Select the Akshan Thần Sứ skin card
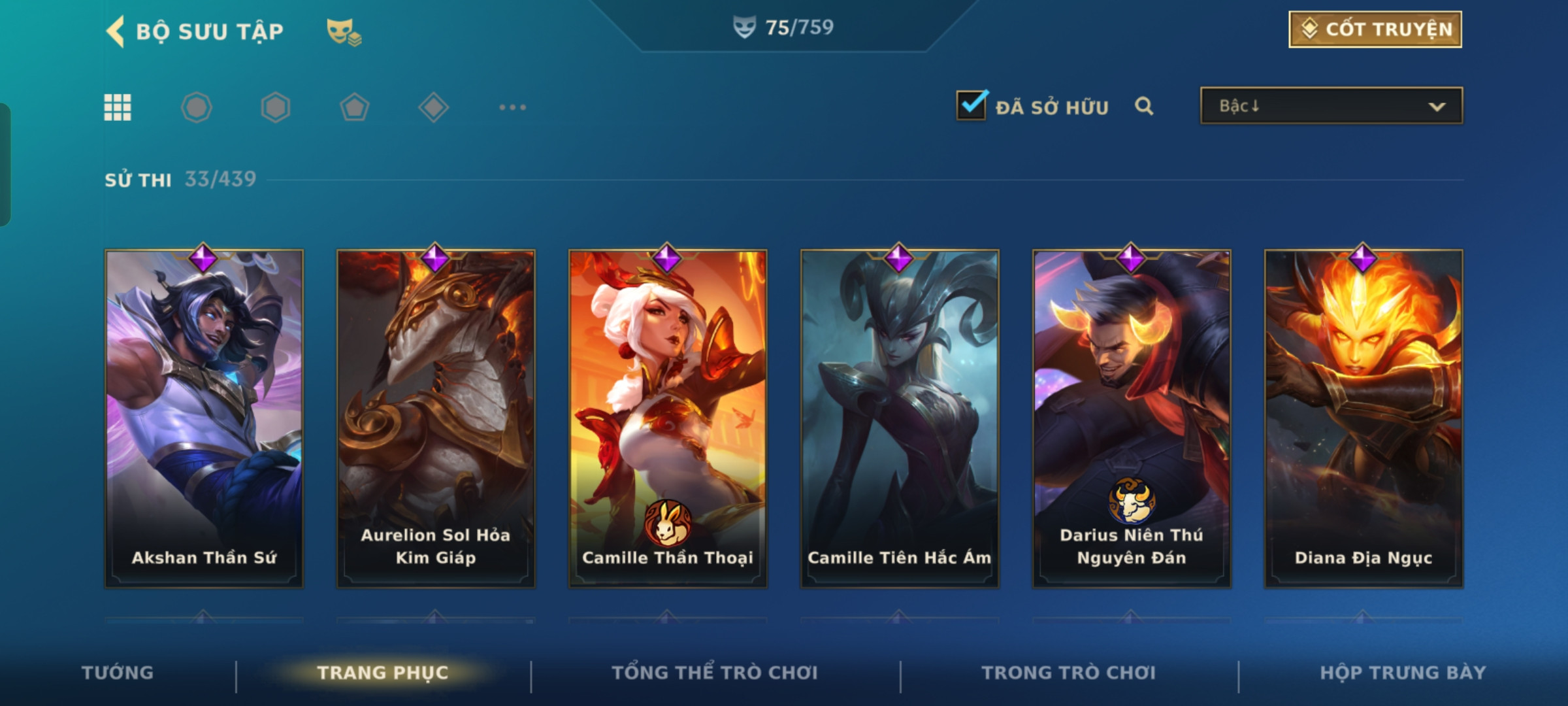1568x706 pixels. point(204,418)
